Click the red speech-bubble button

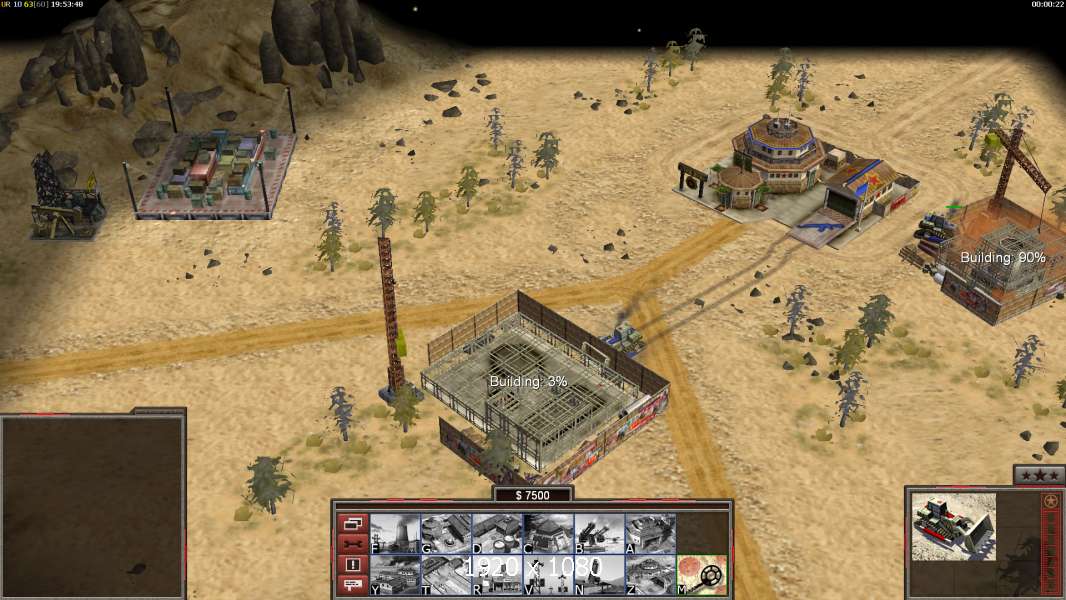pos(352,585)
